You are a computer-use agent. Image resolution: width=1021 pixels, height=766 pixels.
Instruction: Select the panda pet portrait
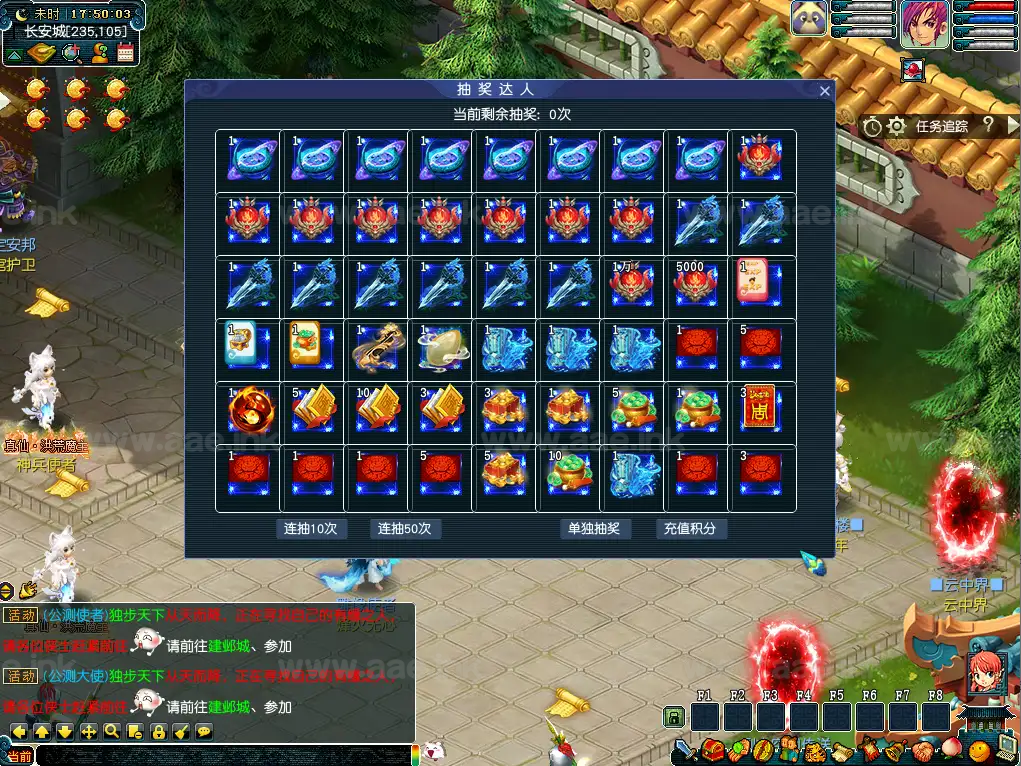[809, 19]
